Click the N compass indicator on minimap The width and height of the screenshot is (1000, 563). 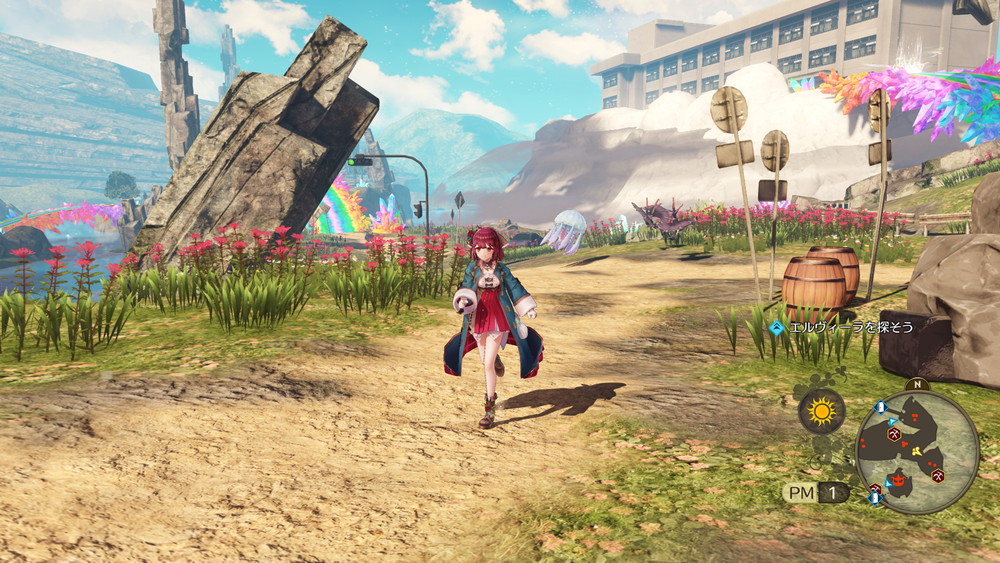(916, 384)
